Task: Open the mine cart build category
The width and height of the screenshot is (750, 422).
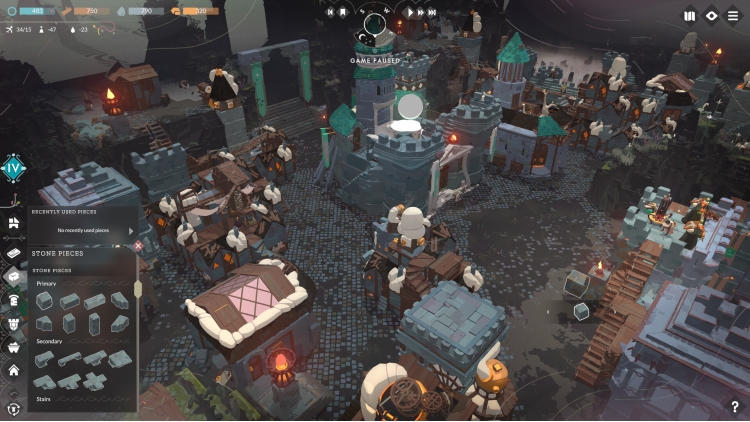Action: click(14, 347)
